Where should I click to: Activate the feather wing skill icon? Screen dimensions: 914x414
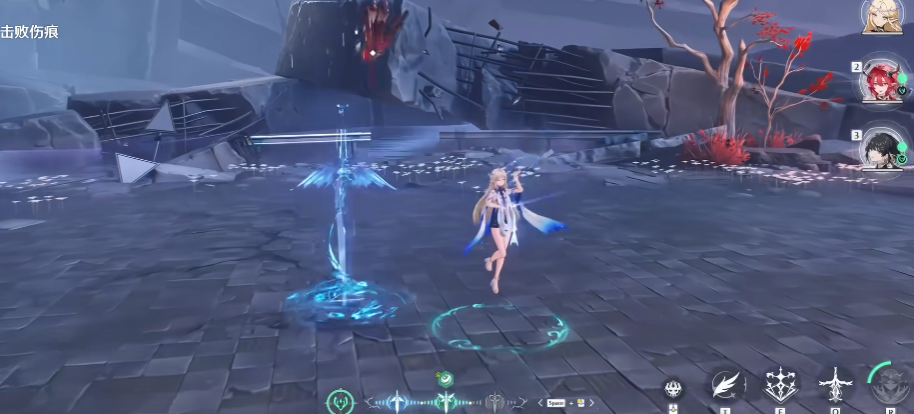727,385
